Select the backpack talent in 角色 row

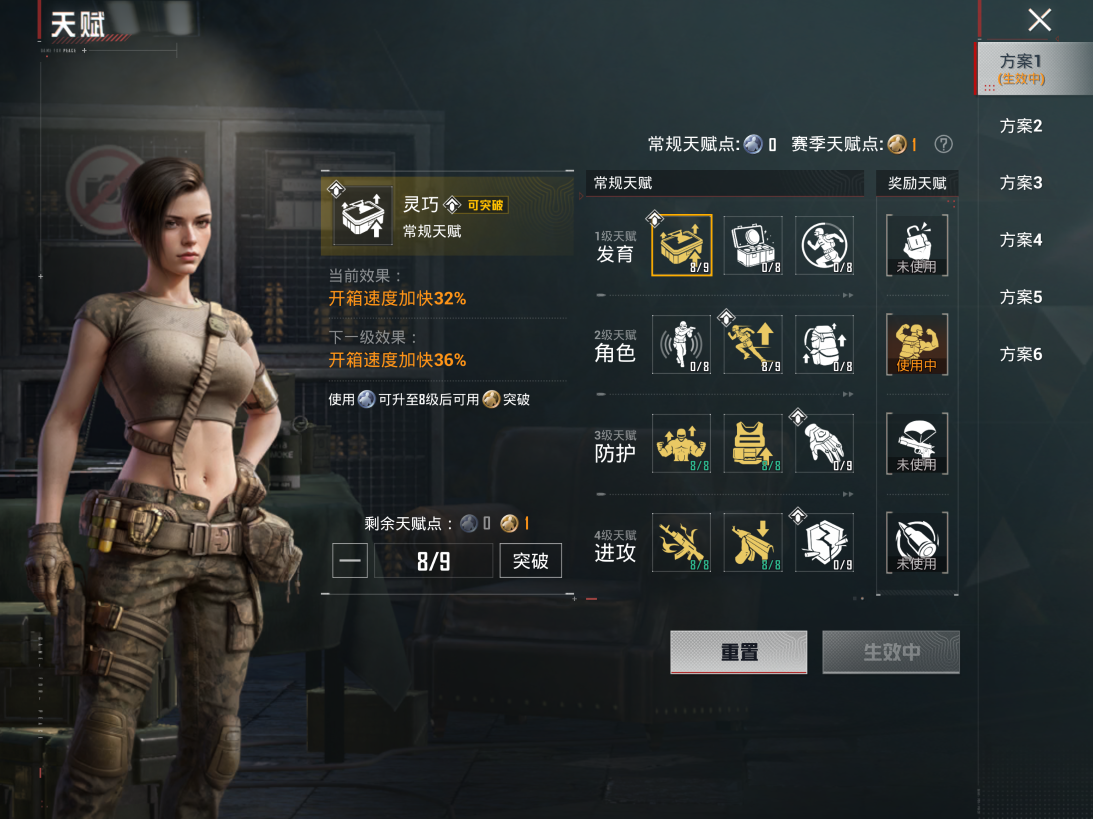click(825, 345)
